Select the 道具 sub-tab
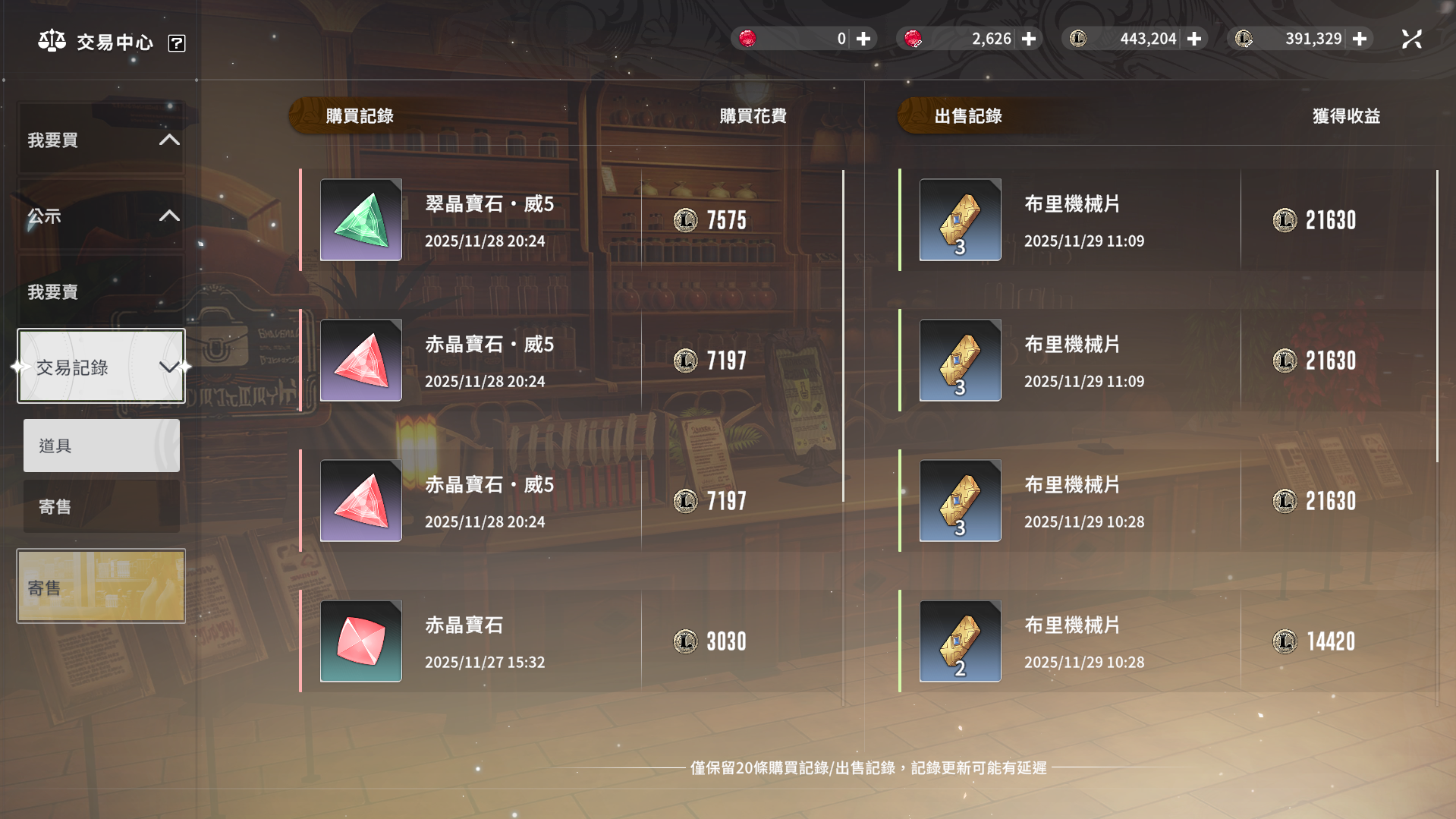 (x=102, y=446)
